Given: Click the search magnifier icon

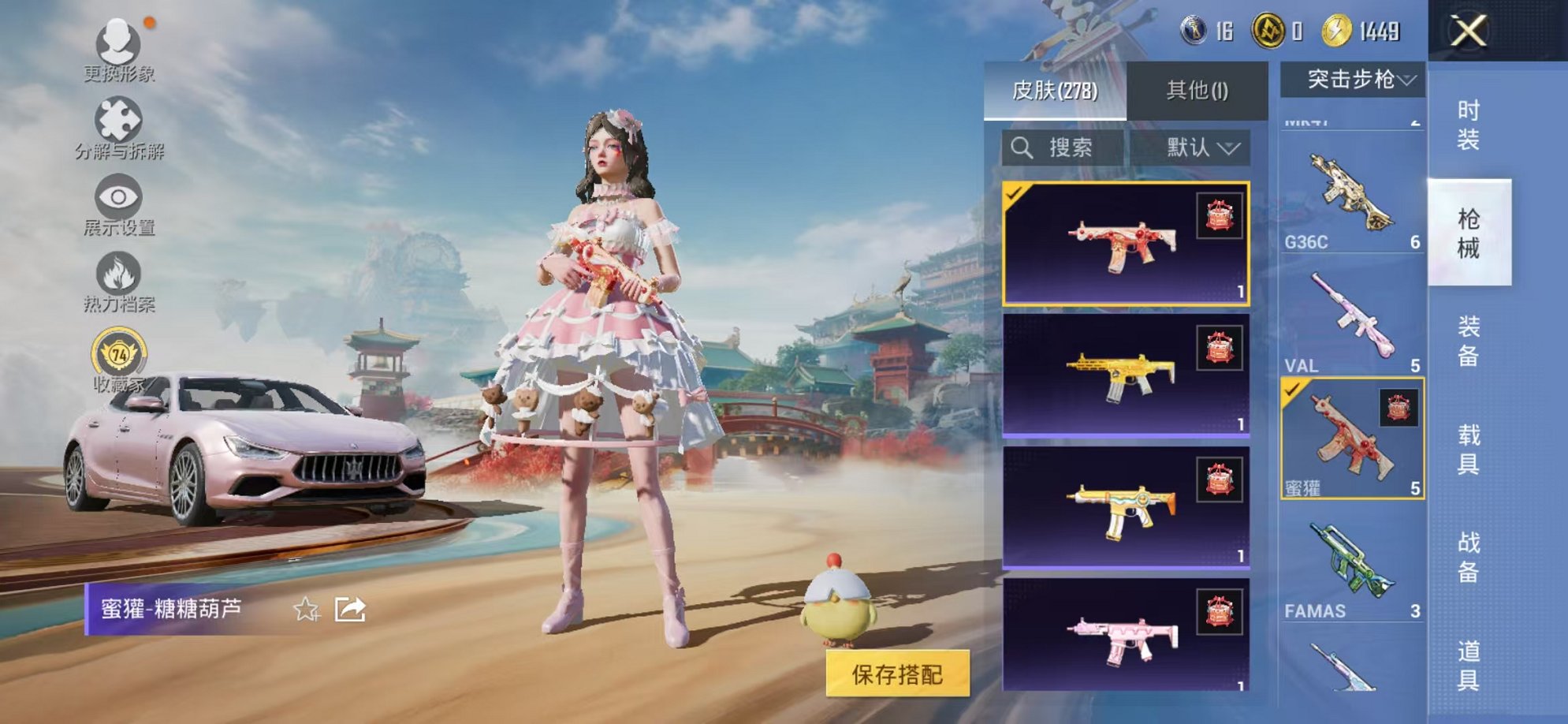Looking at the screenshot, I should coord(1023,147).
